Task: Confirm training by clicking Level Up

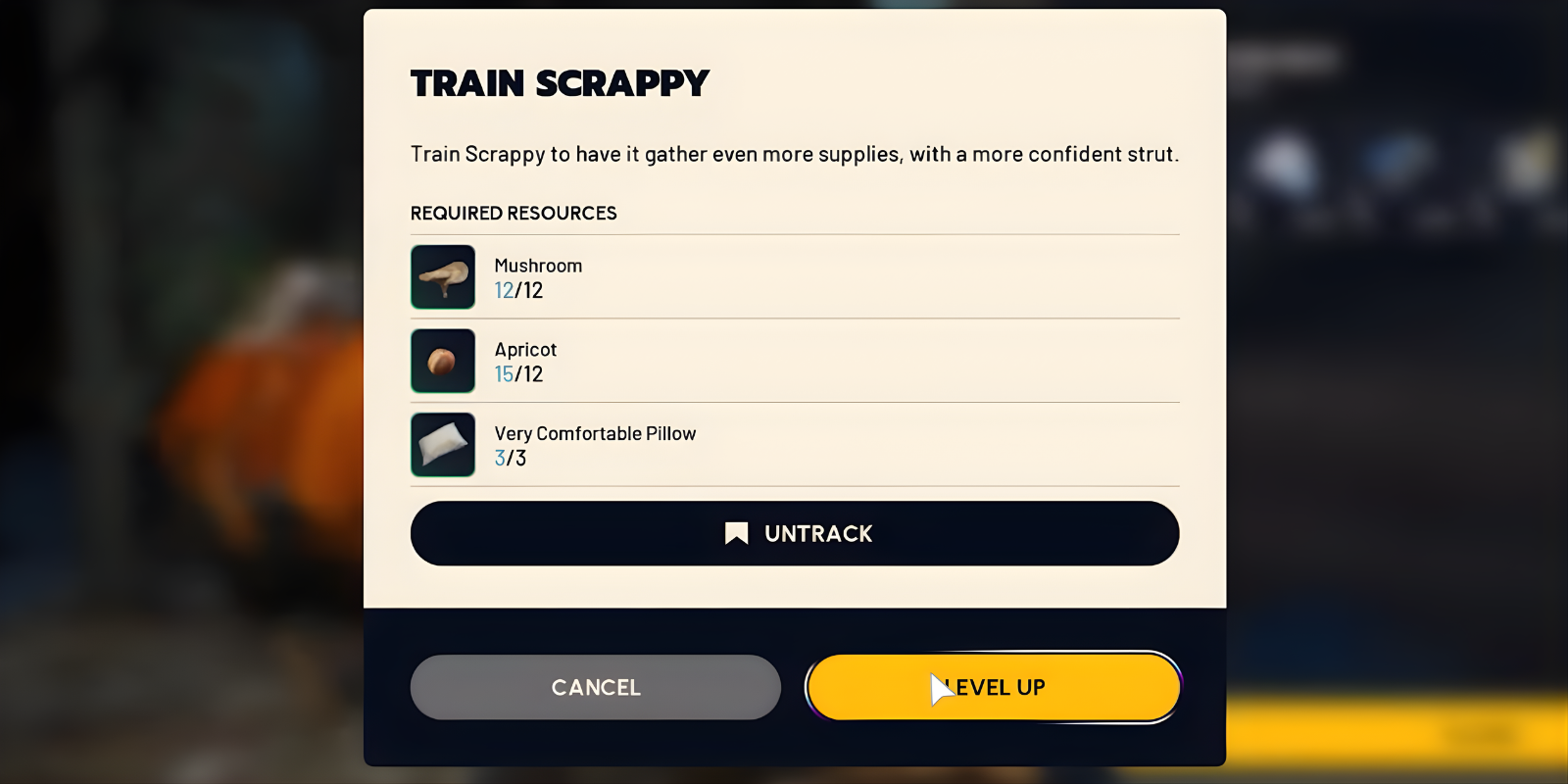Action: (992, 687)
